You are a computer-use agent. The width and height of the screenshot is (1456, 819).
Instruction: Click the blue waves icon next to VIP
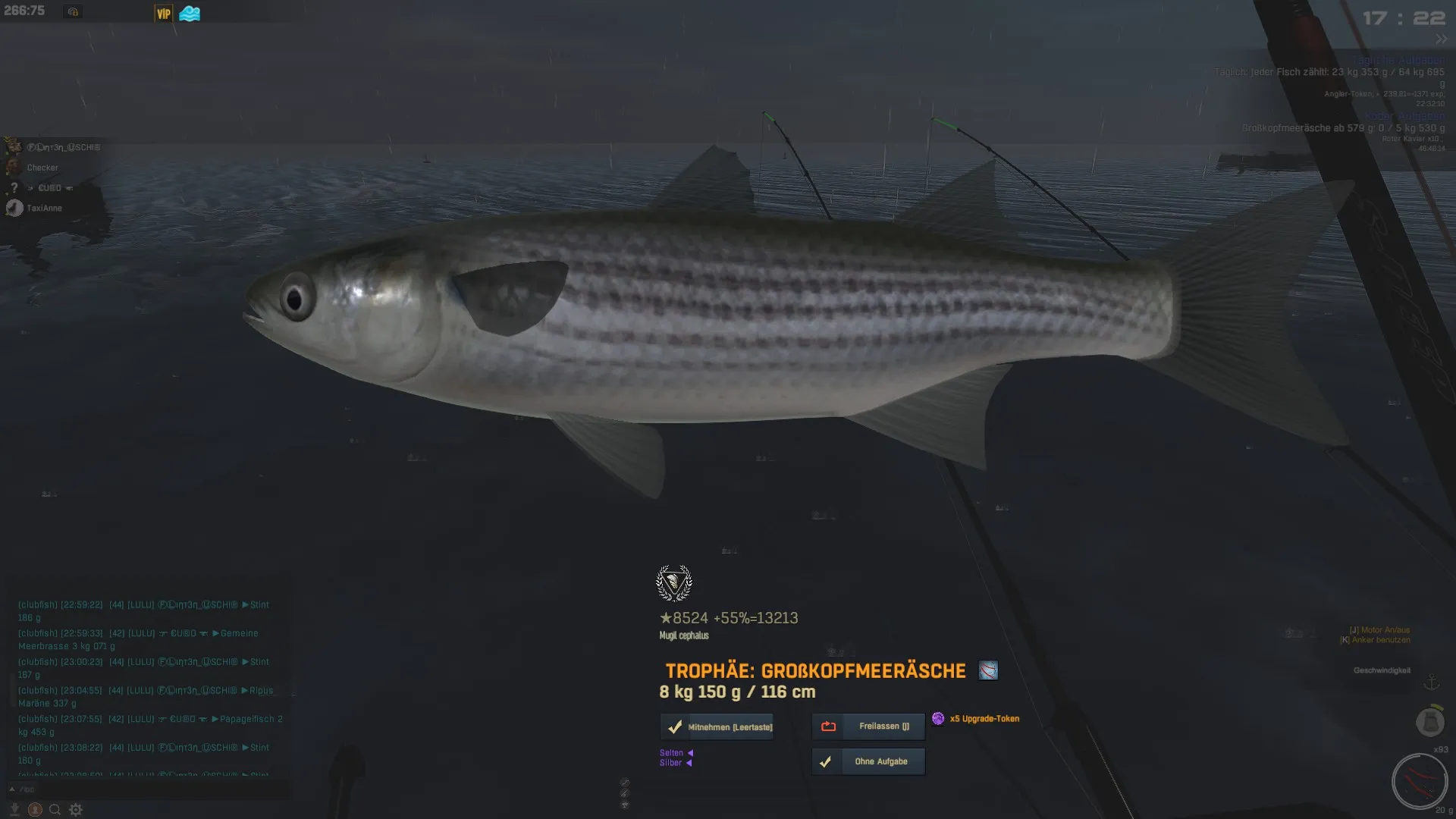click(190, 14)
